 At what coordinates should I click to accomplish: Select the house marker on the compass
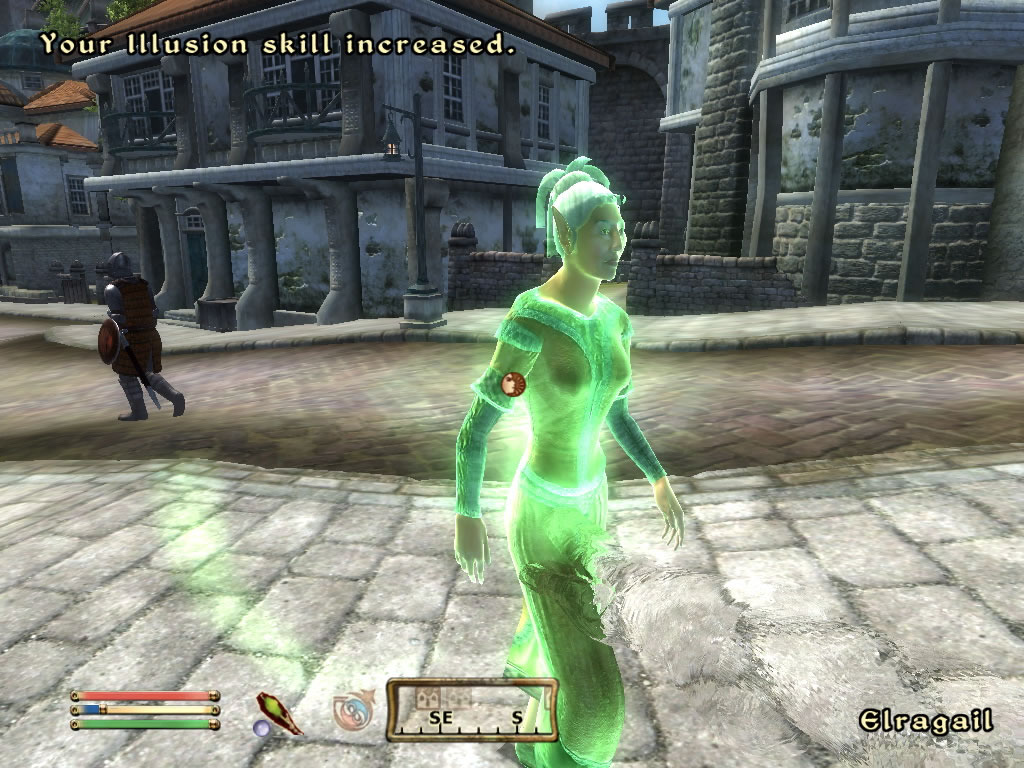430,698
